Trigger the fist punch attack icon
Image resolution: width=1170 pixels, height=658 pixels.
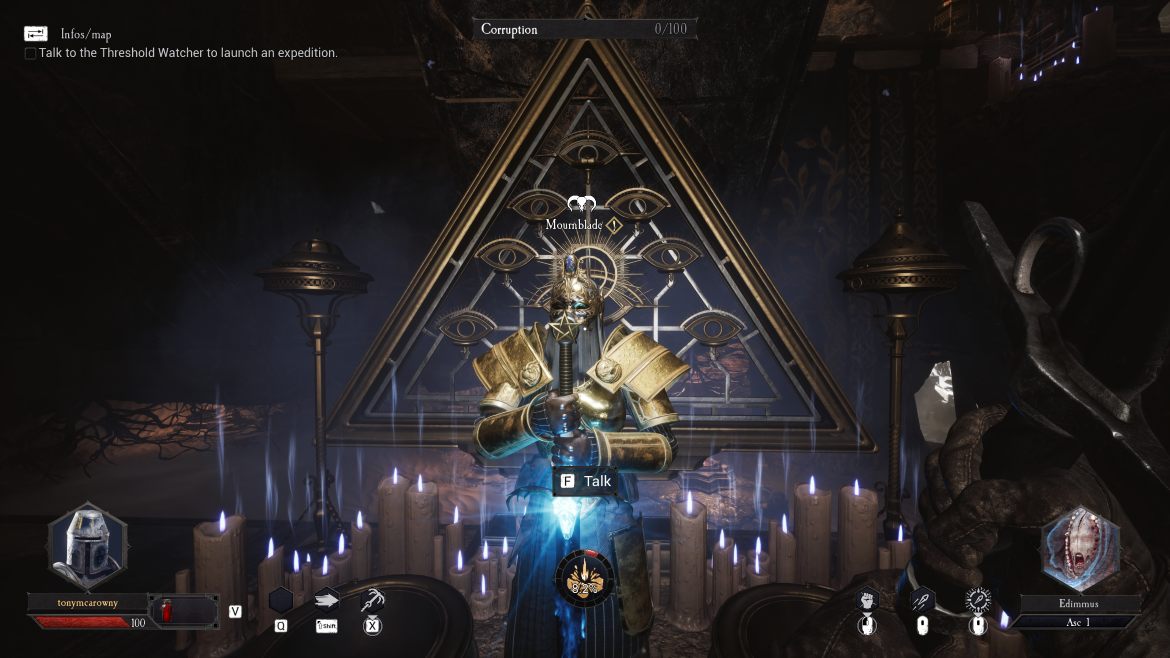pyautogui.click(x=868, y=600)
